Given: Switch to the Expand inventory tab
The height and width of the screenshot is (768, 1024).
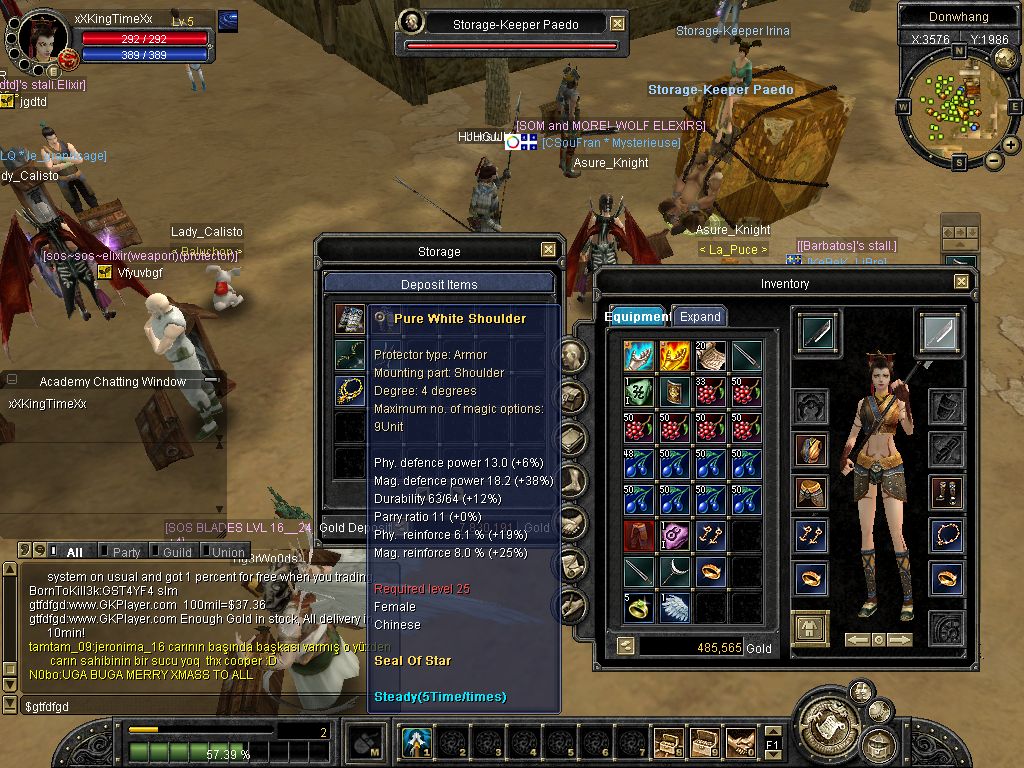Looking at the screenshot, I should pos(700,317).
